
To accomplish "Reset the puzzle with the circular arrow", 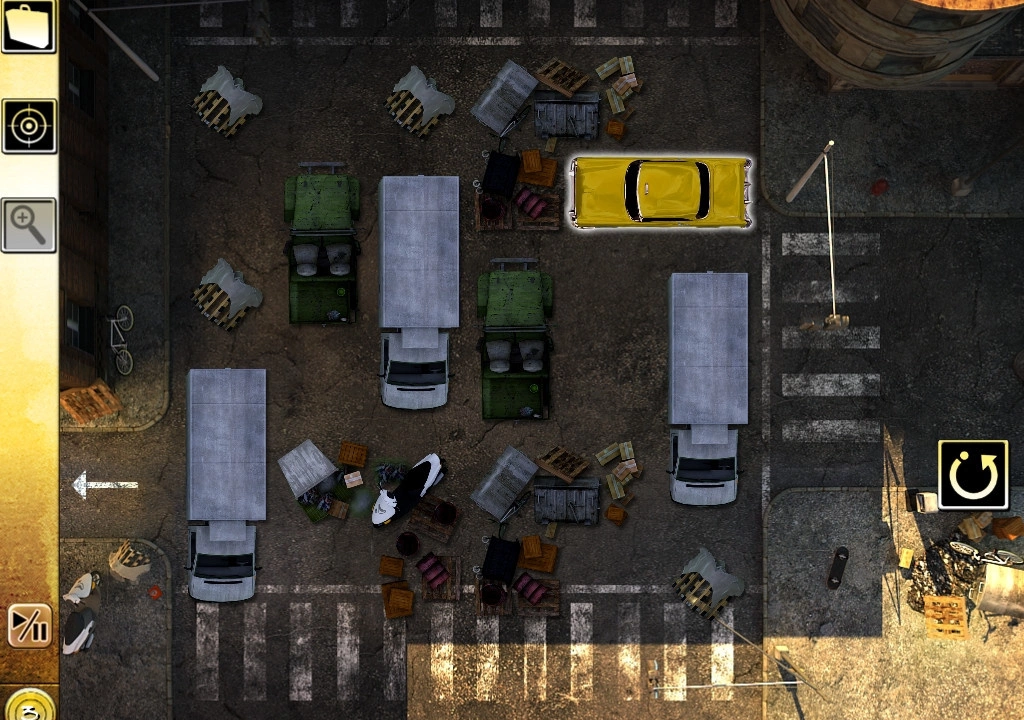I will 972,476.
